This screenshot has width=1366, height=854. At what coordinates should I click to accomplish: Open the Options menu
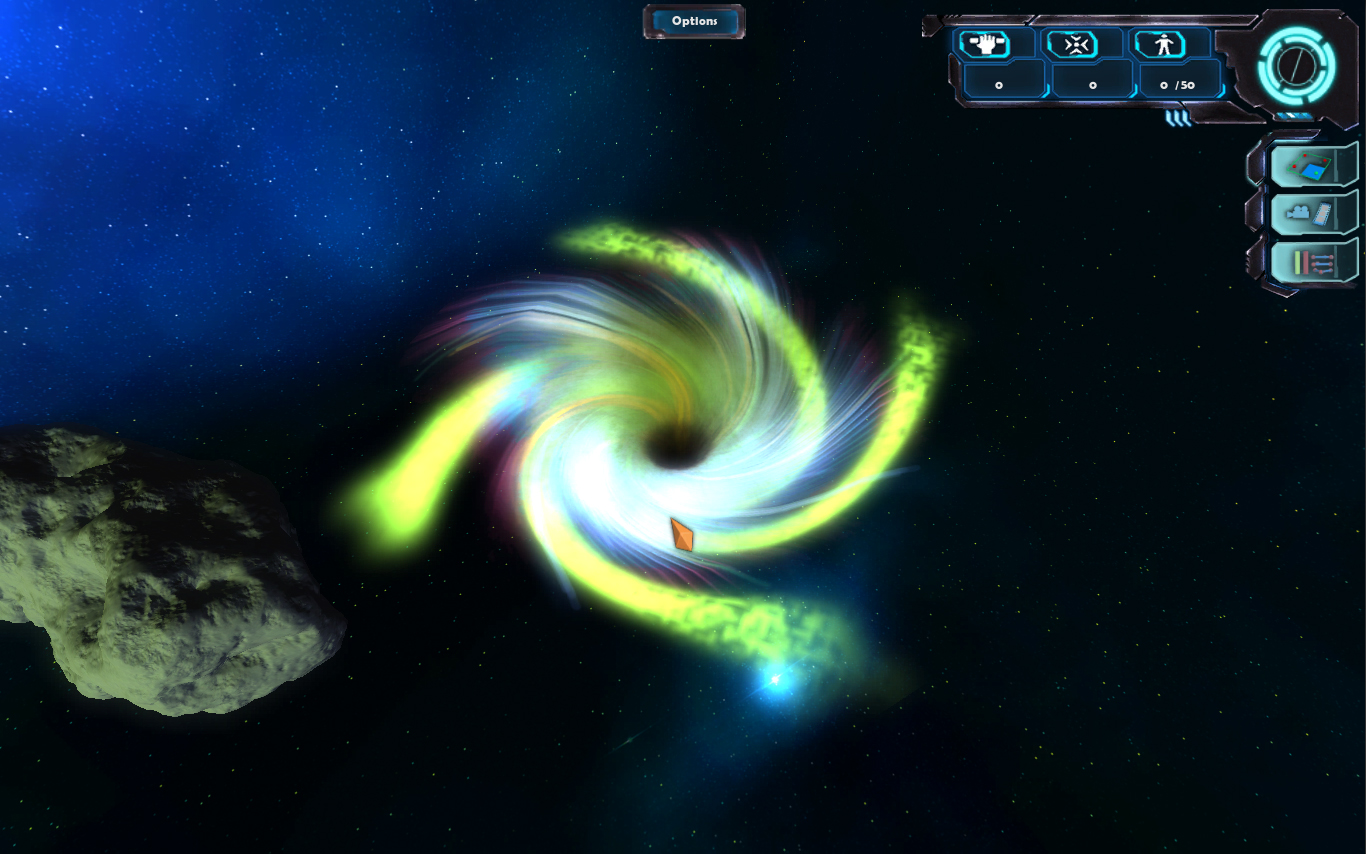(694, 21)
